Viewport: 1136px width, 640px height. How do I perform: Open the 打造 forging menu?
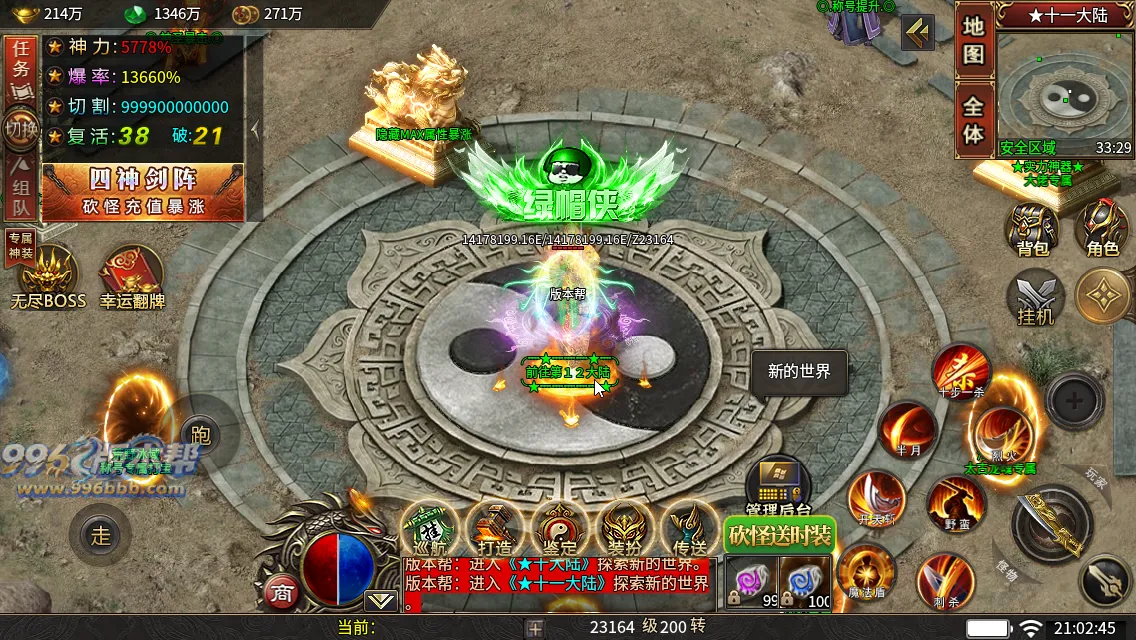pos(494,528)
